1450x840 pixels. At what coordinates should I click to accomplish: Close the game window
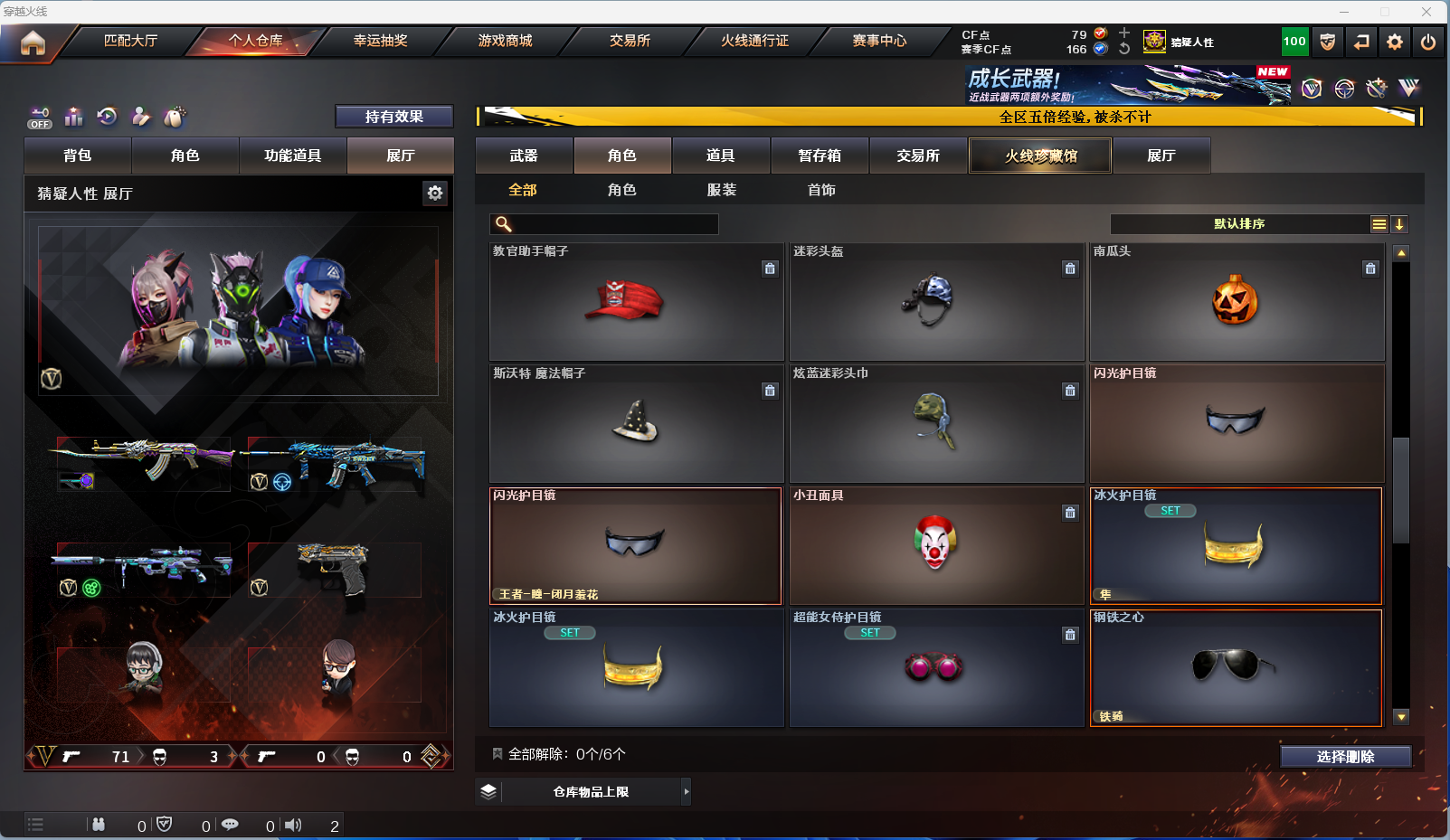1426,12
